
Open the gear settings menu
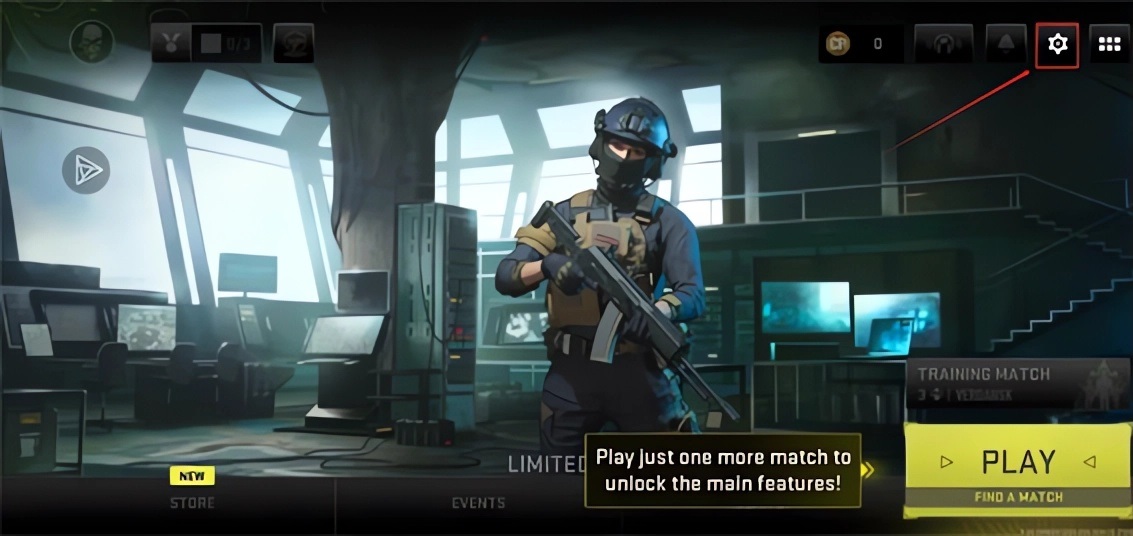click(1057, 44)
